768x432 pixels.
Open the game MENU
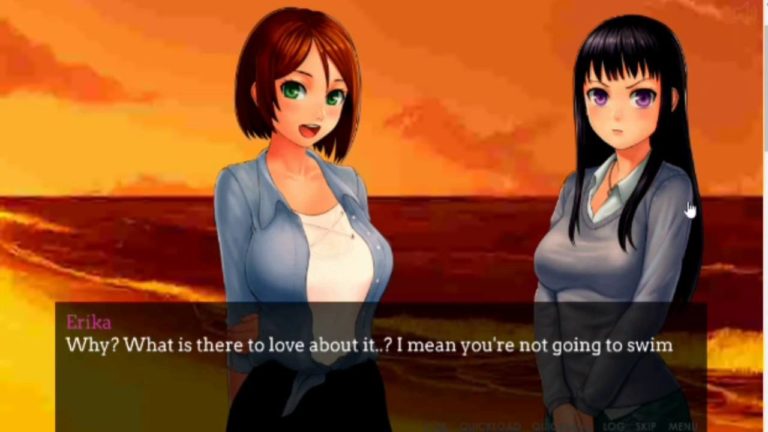click(683, 426)
